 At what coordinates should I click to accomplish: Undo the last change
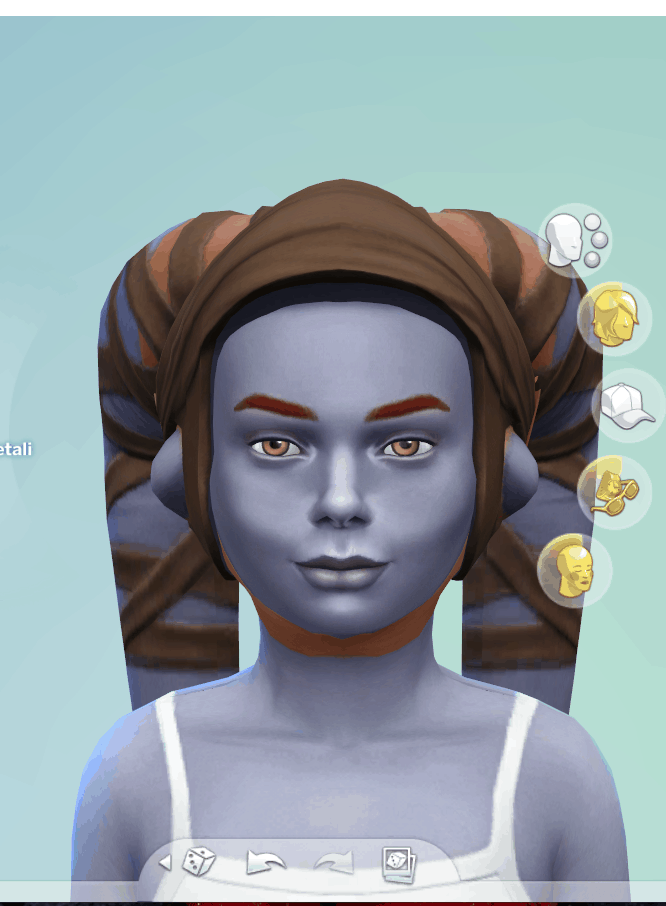pyautogui.click(x=265, y=862)
